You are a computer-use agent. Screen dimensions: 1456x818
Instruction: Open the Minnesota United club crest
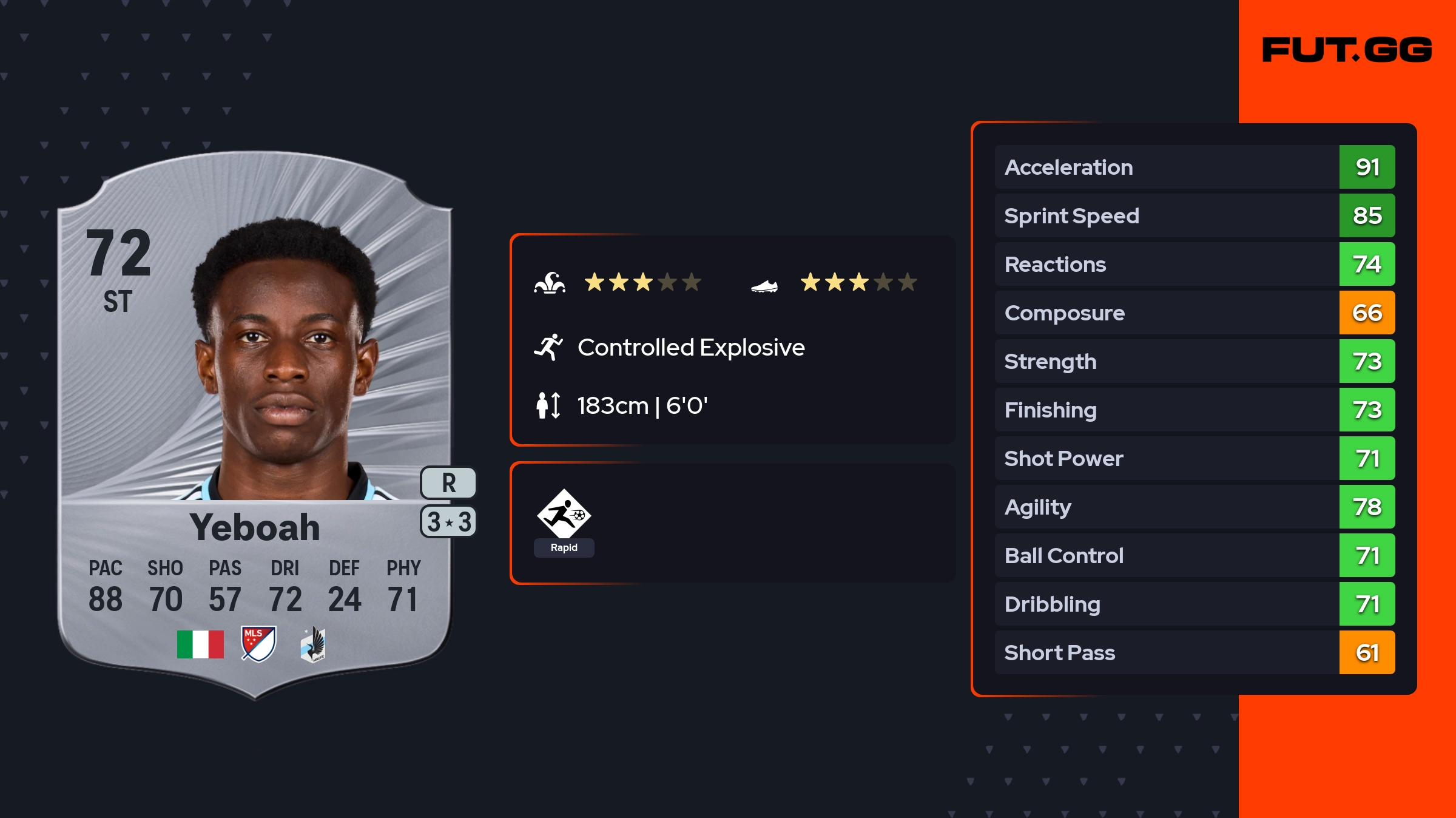click(313, 644)
